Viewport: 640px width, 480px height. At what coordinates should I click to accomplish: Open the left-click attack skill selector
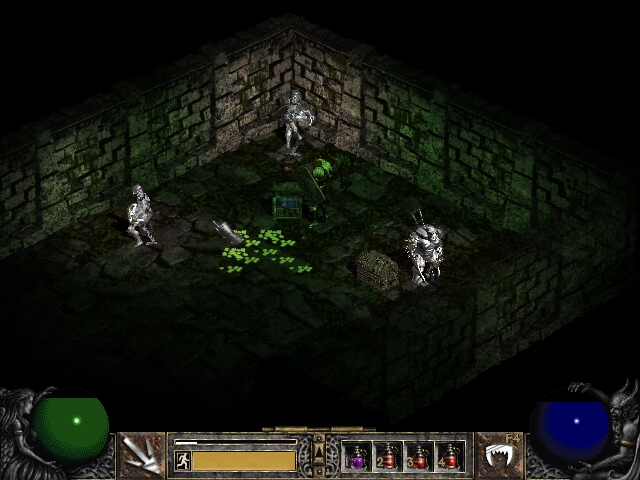click(143, 455)
